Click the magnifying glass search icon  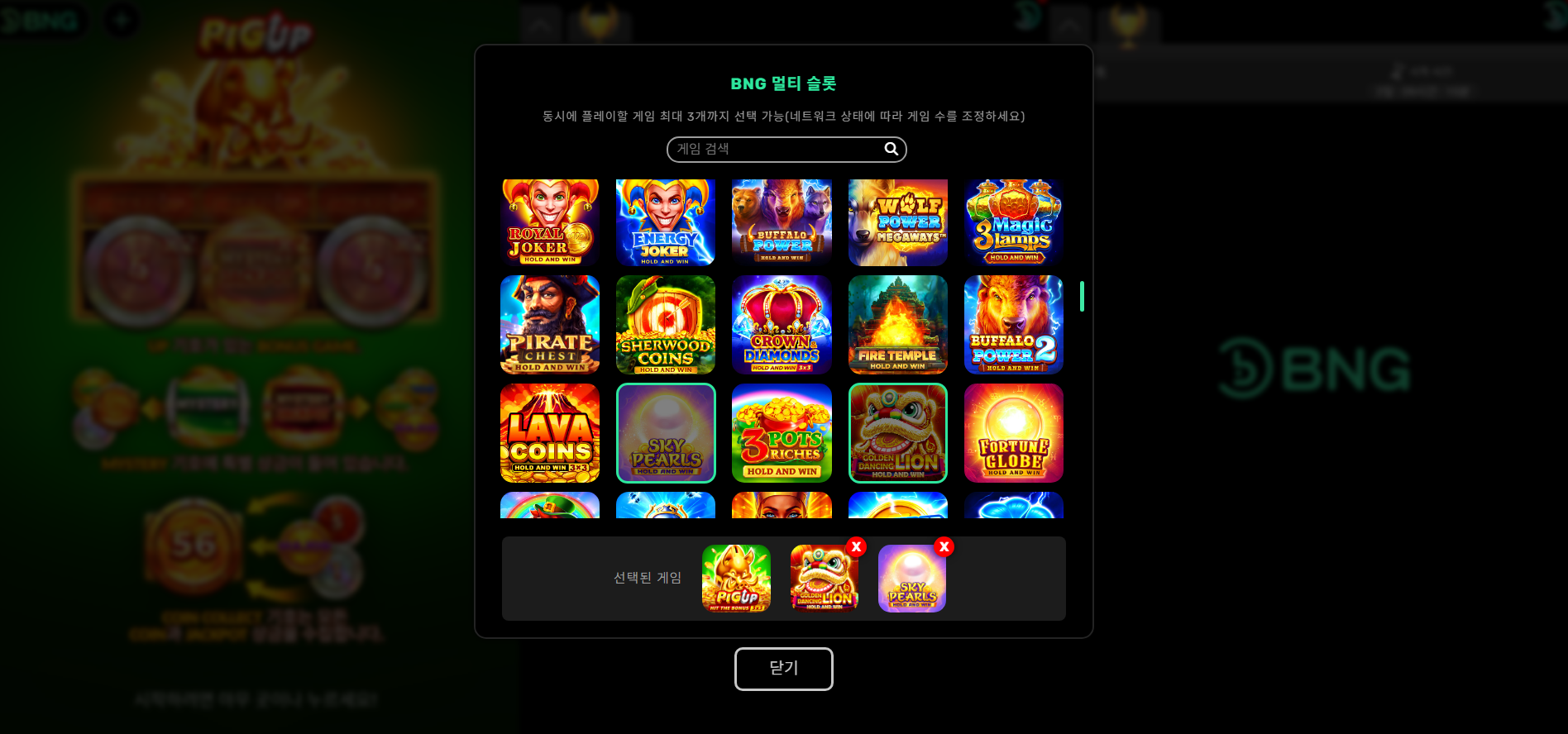[x=891, y=149]
